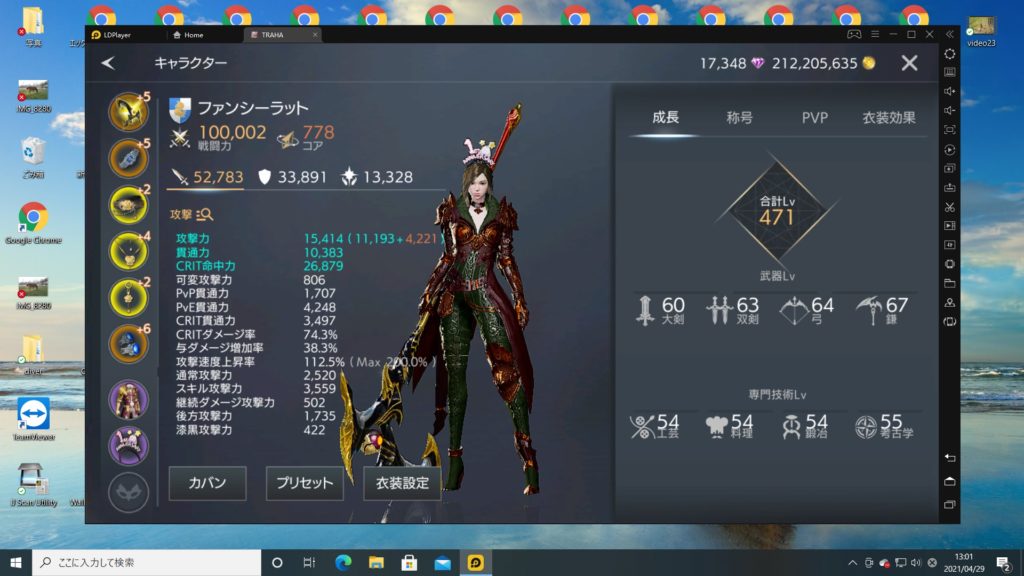Image resolution: width=1024 pixels, height=576 pixels.
Task: Open Google Chrome from the desktop
Action: (x=33, y=223)
